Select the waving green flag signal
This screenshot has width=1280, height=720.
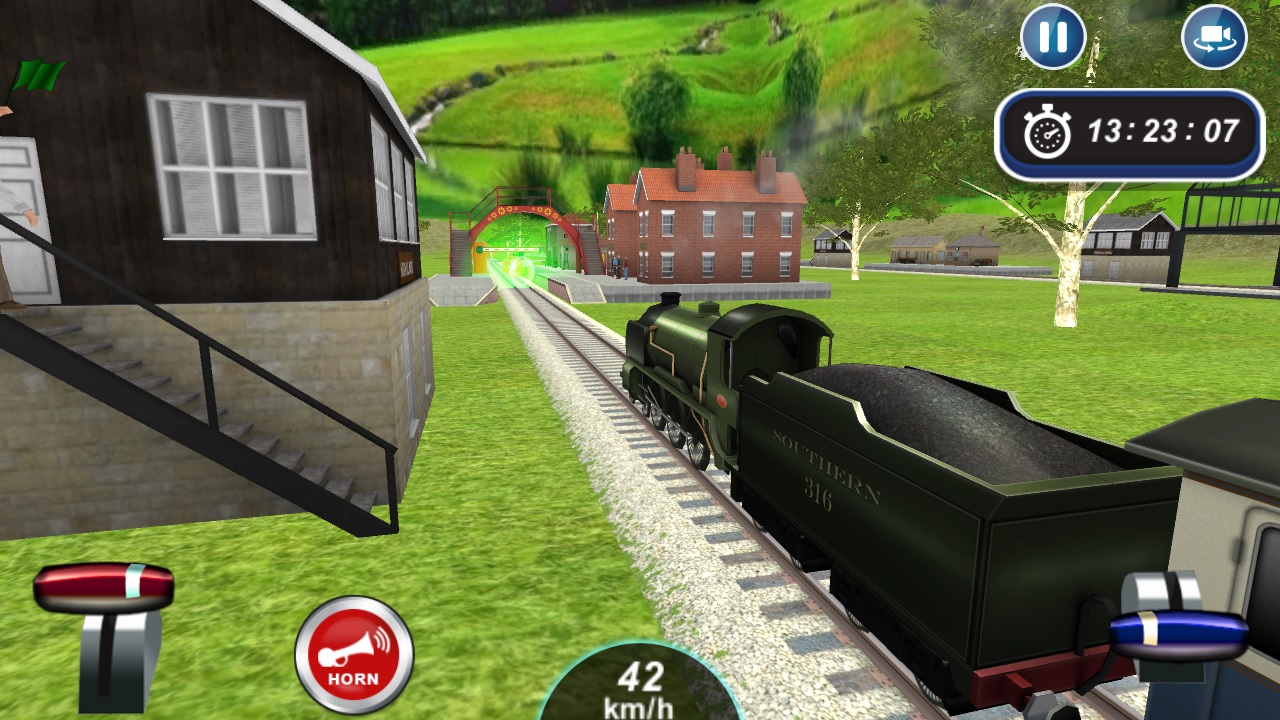point(40,72)
